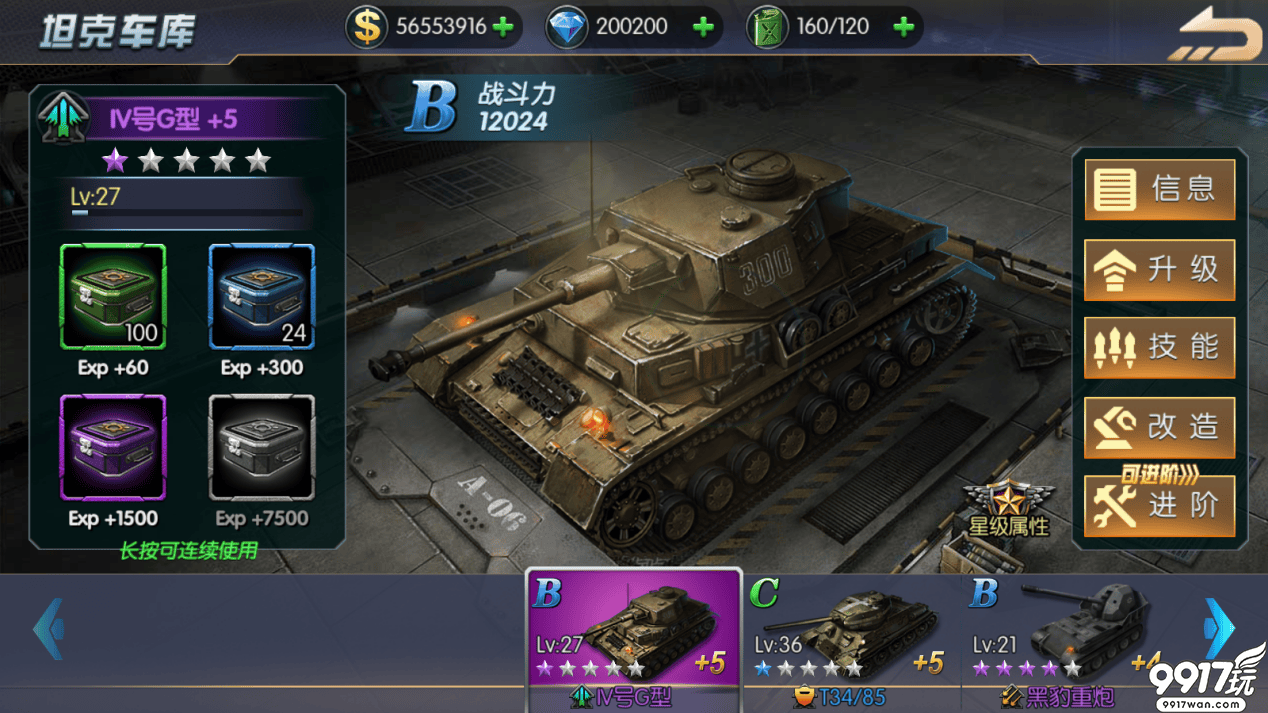Image resolution: width=1268 pixels, height=713 pixels.
Task: Add more diamonds with plus button
Action: (703, 27)
